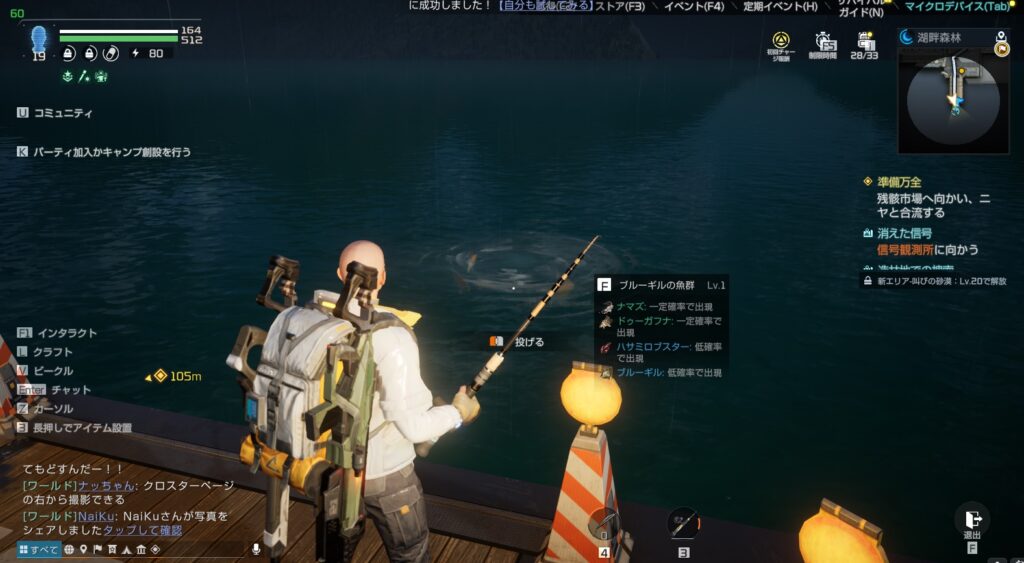This screenshot has height=563, width=1024.
Task: Select the 準備万全 quest tracker entry
Action: pyautogui.click(x=897, y=182)
